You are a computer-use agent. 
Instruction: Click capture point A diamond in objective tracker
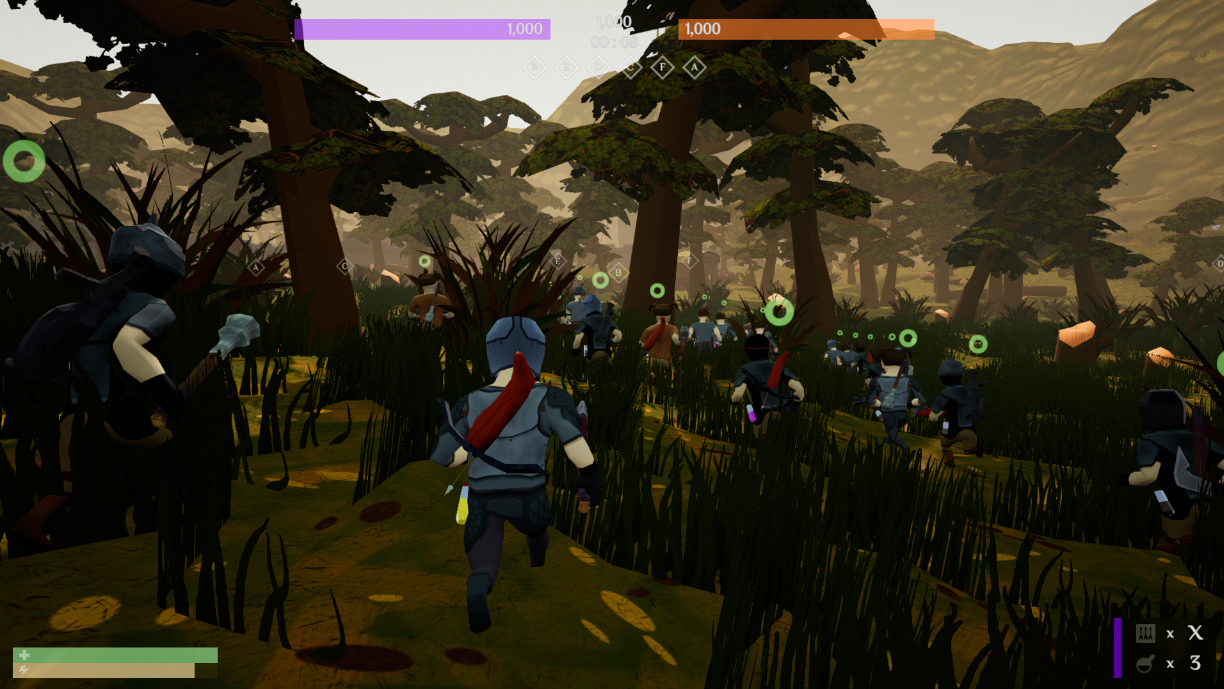pyautogui.click(x=694, y=67)
